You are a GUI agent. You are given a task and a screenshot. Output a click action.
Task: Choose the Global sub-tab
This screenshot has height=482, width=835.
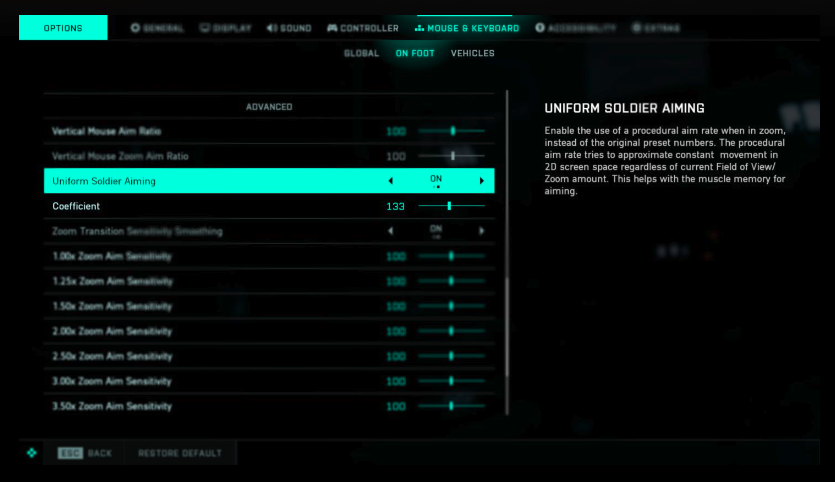click(361, 53)
